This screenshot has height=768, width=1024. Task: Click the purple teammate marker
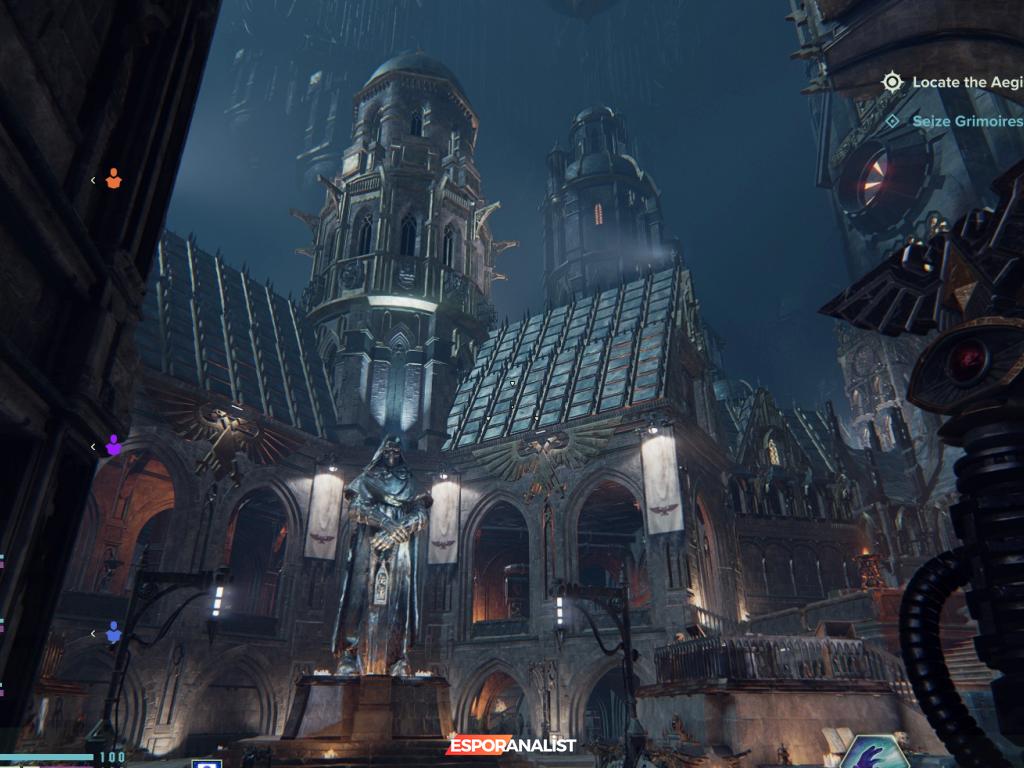113,446
